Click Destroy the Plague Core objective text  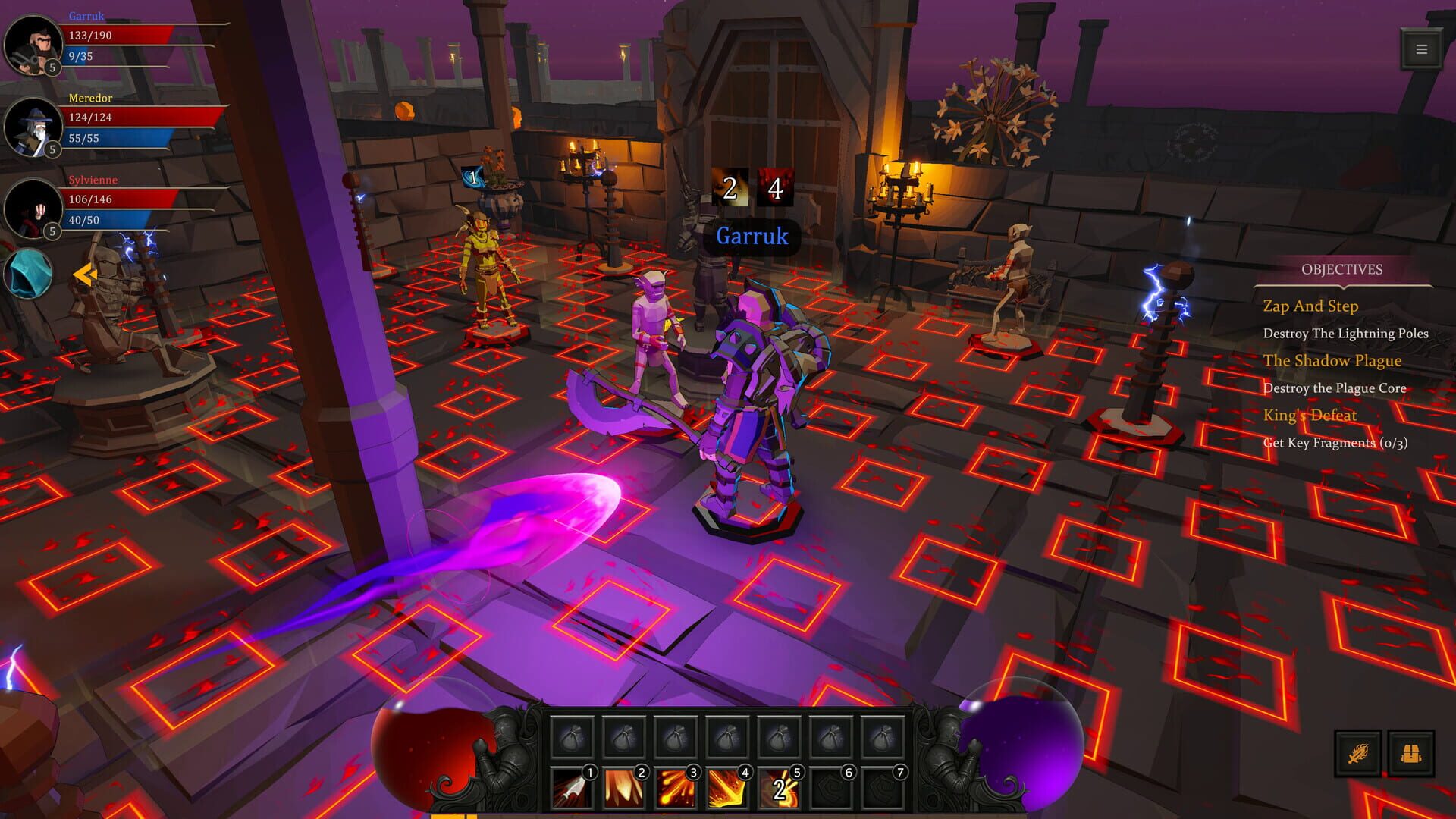[x=1335, y=388]
